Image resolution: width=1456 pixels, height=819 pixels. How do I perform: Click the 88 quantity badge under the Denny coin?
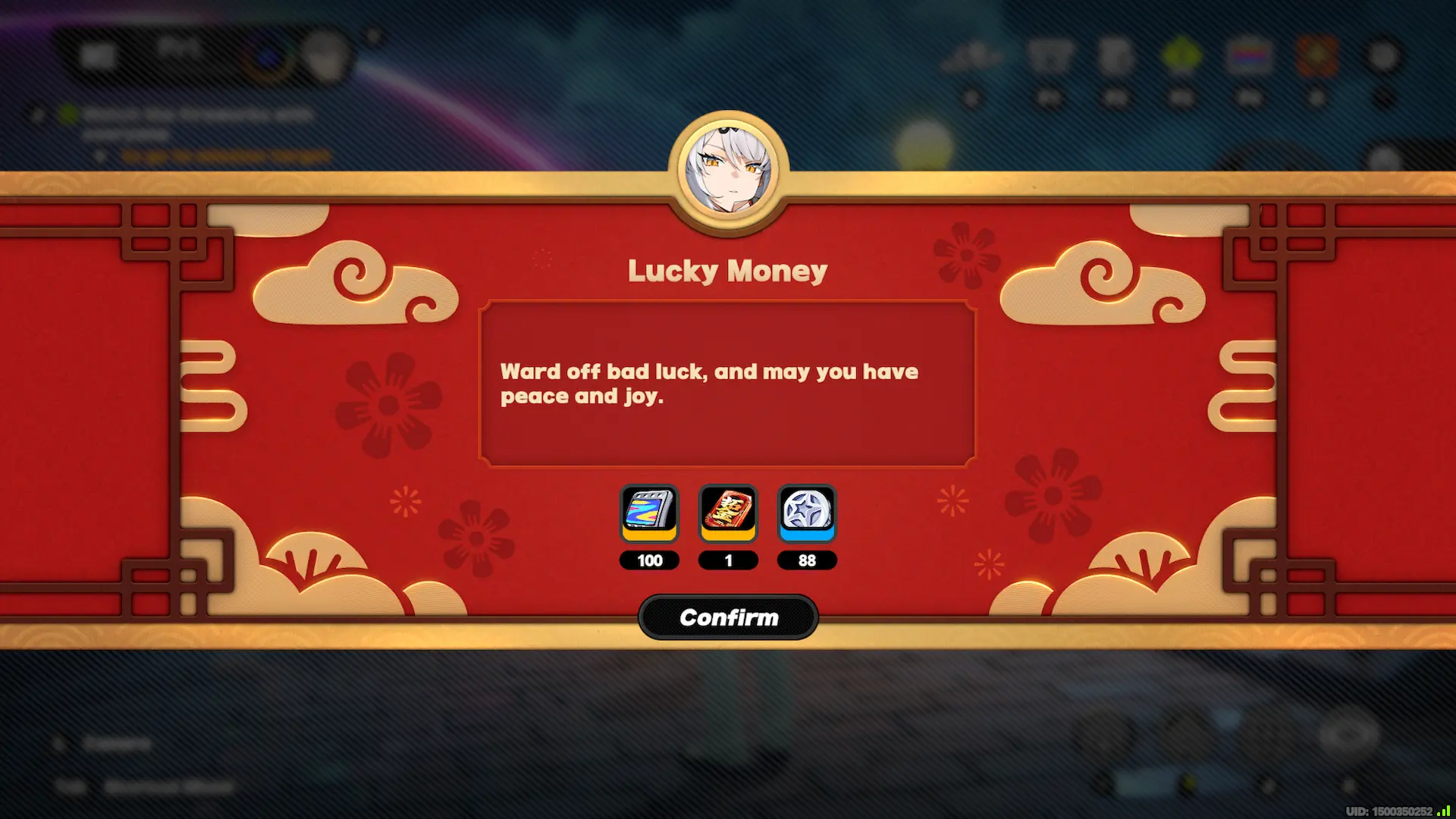click(807, 560)
